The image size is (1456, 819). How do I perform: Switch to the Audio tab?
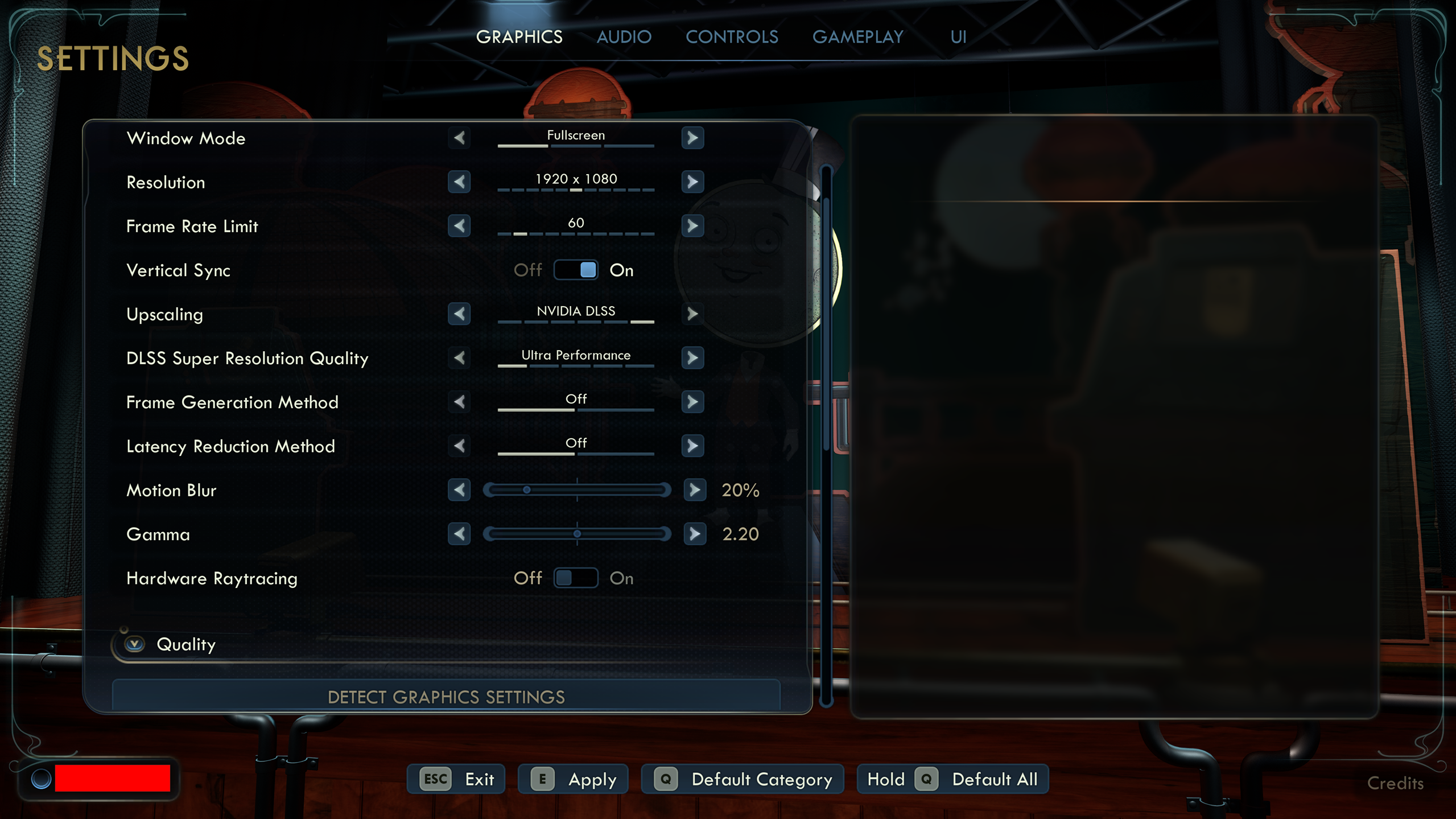click(624, 37)
